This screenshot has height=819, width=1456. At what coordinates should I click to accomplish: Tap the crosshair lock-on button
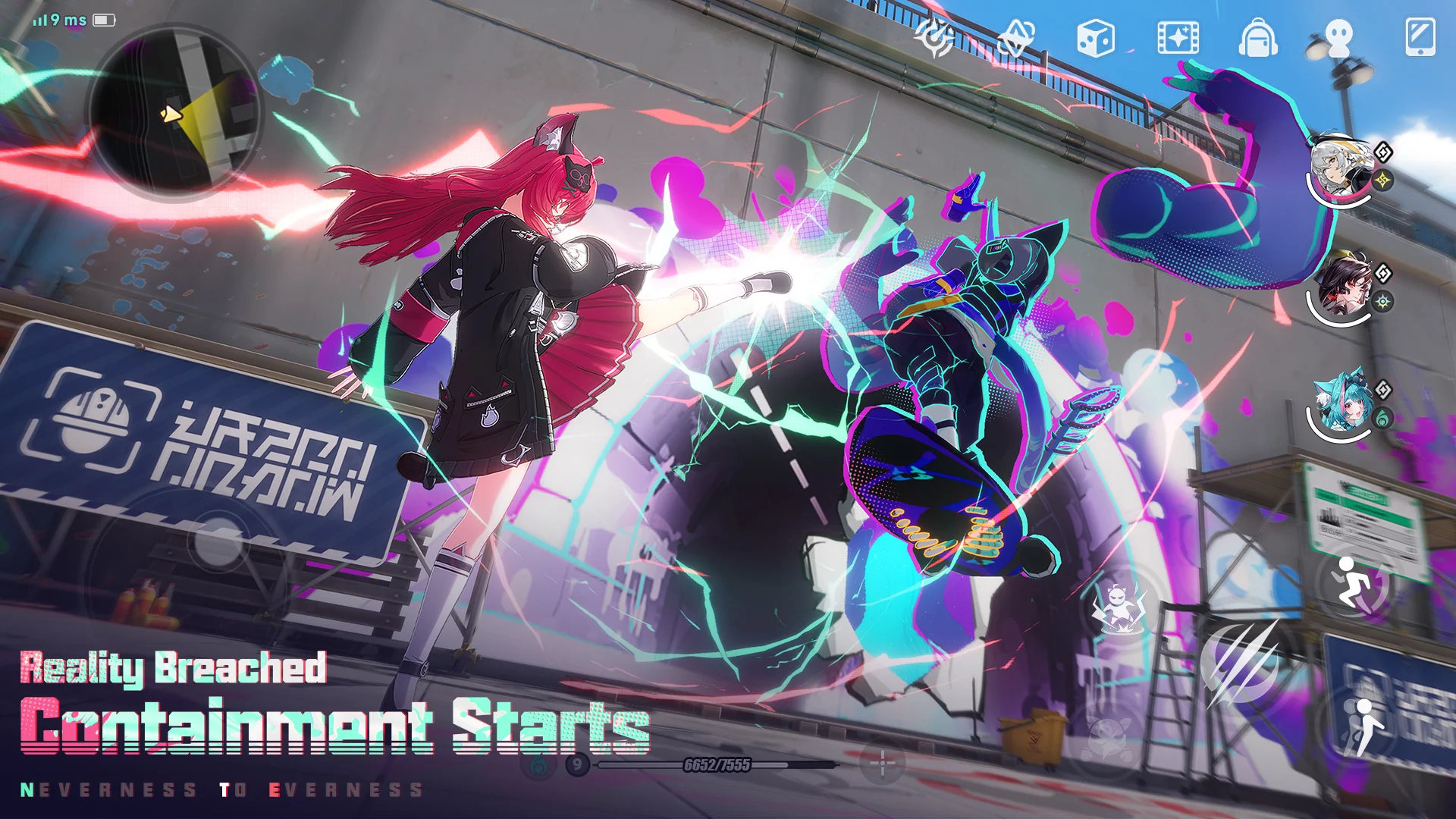click(882, 764)
